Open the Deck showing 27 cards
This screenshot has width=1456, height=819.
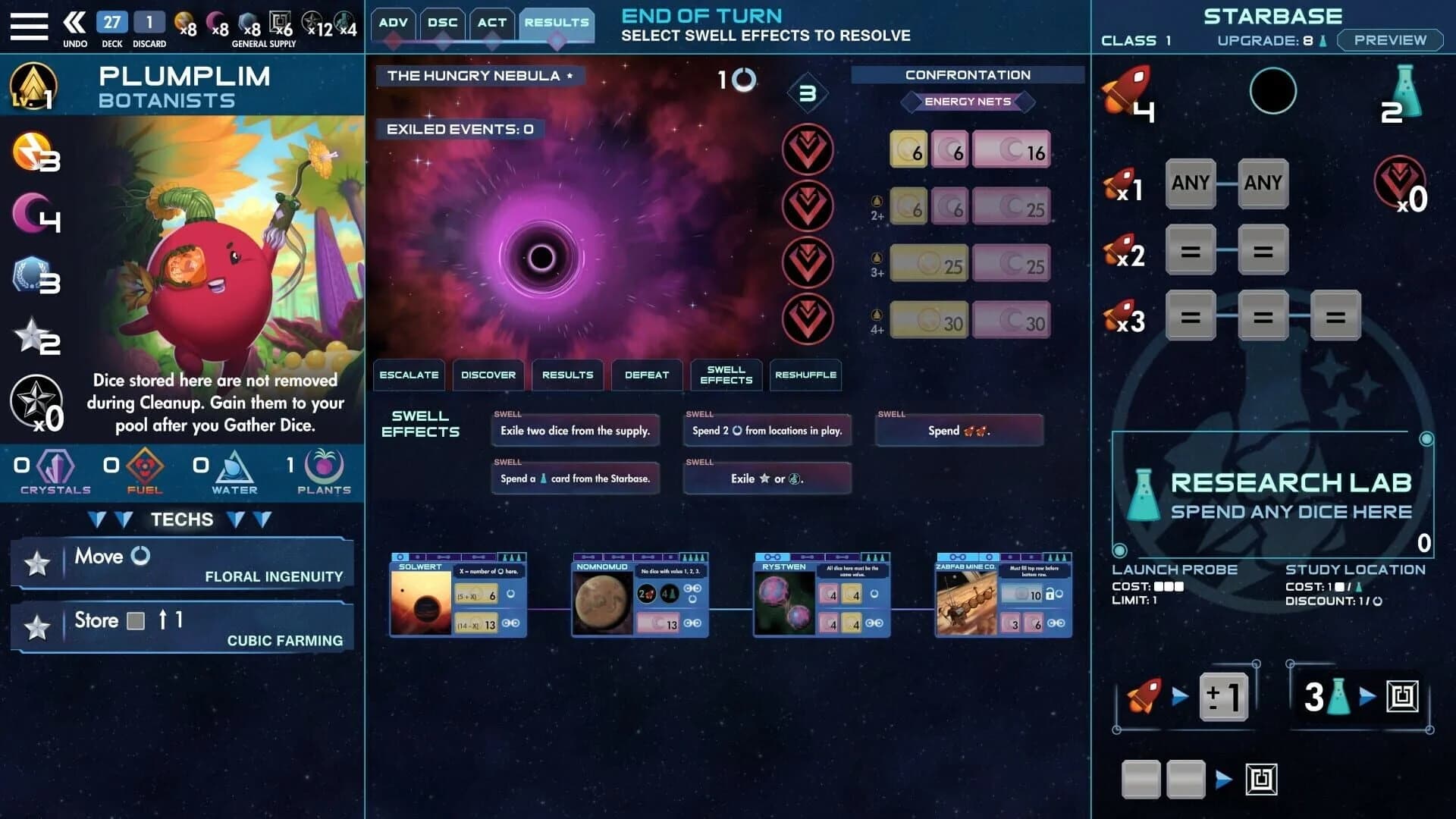point(111,23)
